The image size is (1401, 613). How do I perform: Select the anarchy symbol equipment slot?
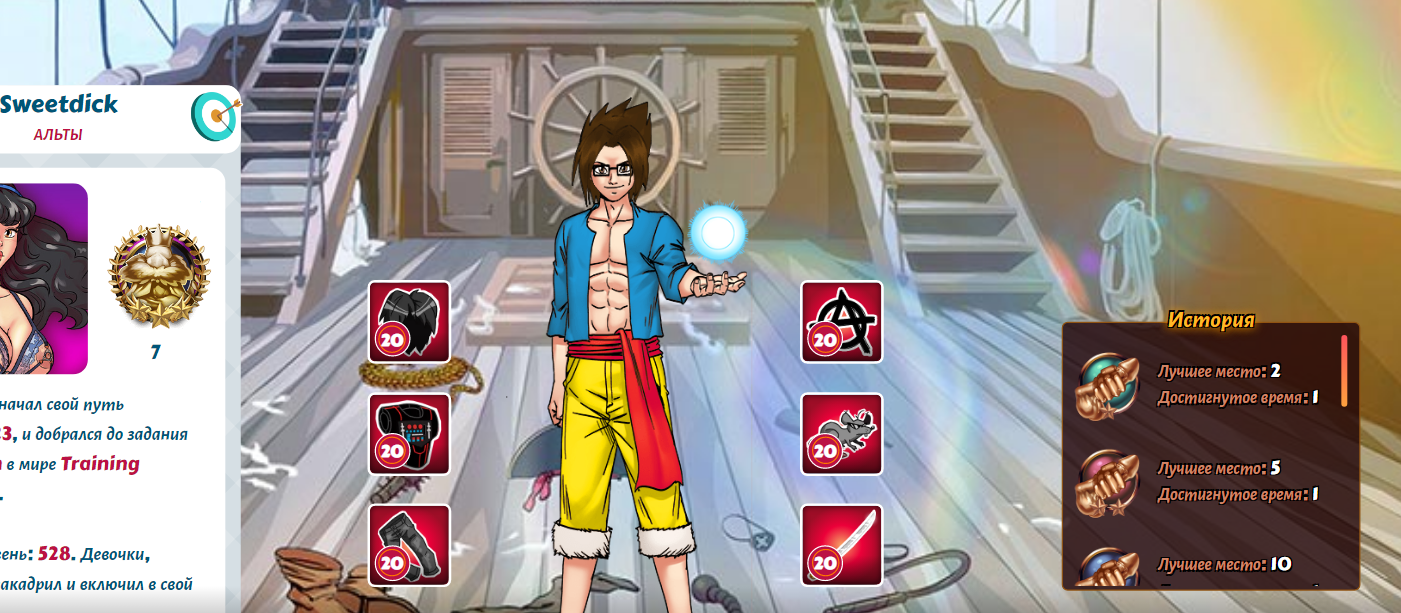(x=841, y=321)
